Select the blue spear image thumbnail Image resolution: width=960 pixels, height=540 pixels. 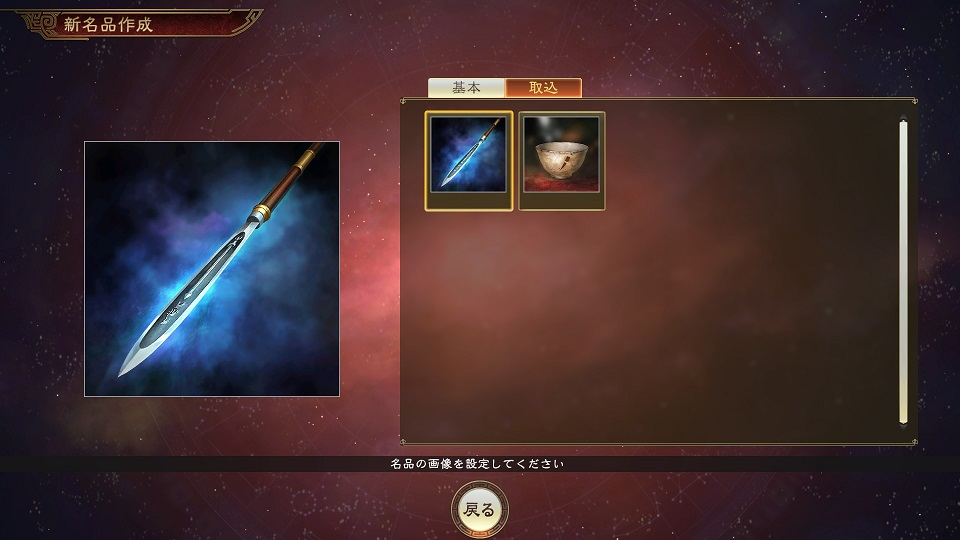click(x=469, y=160)
